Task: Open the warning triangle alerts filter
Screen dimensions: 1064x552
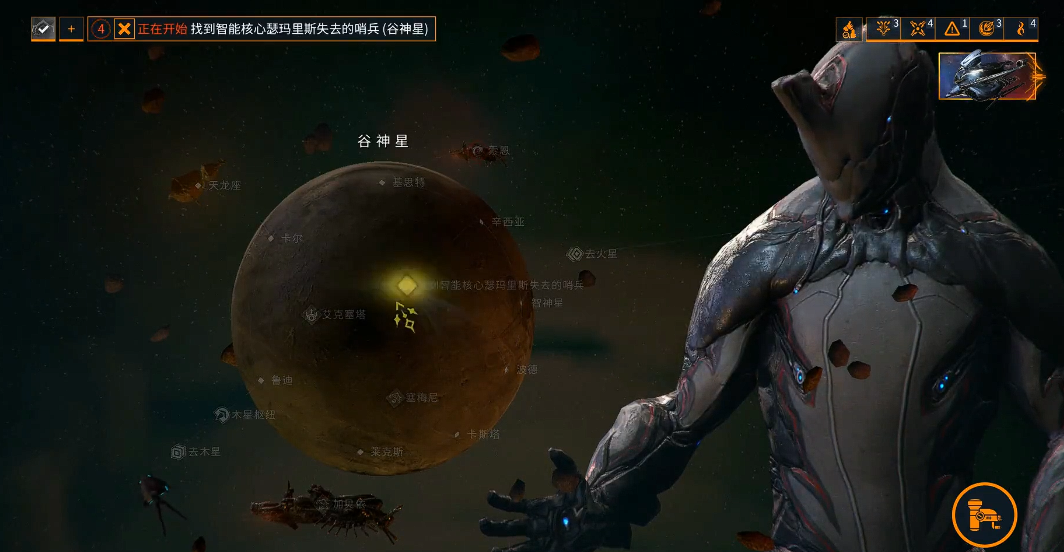Action: pos(952,29)
